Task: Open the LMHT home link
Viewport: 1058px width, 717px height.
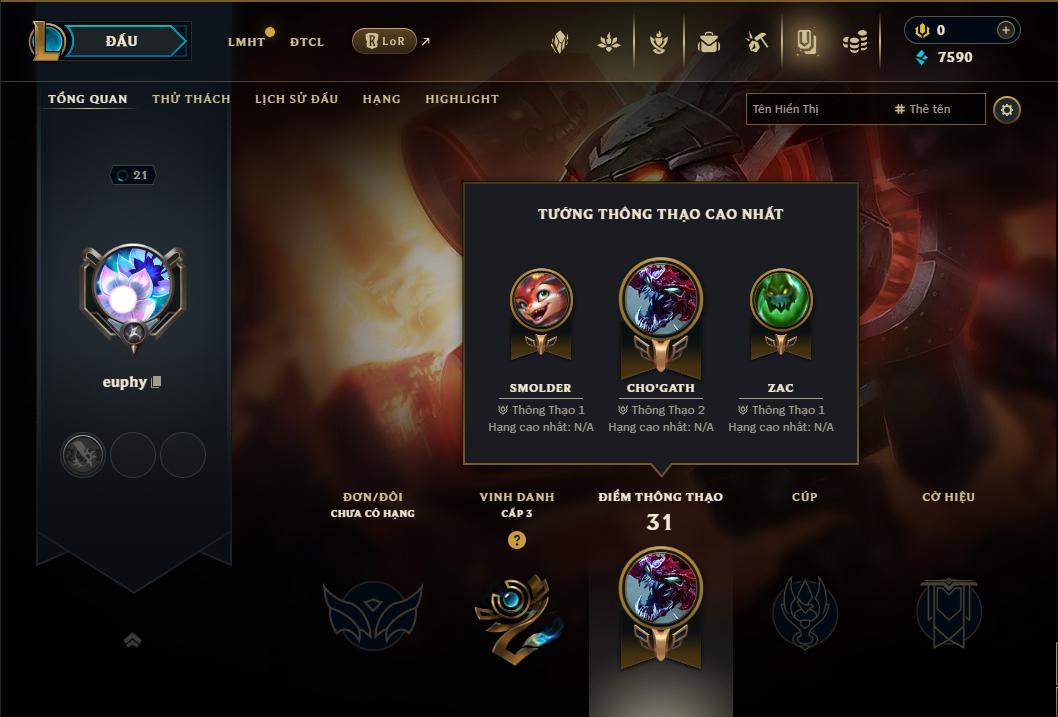Action: (x=246, y=42)
